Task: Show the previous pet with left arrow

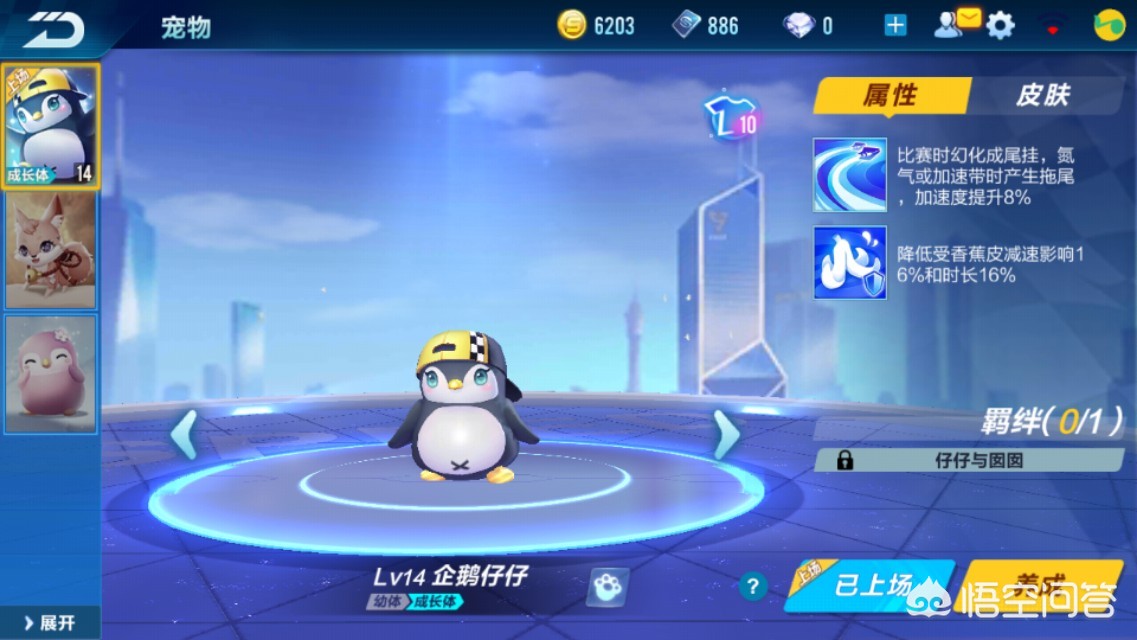Action: click(183, 435)
